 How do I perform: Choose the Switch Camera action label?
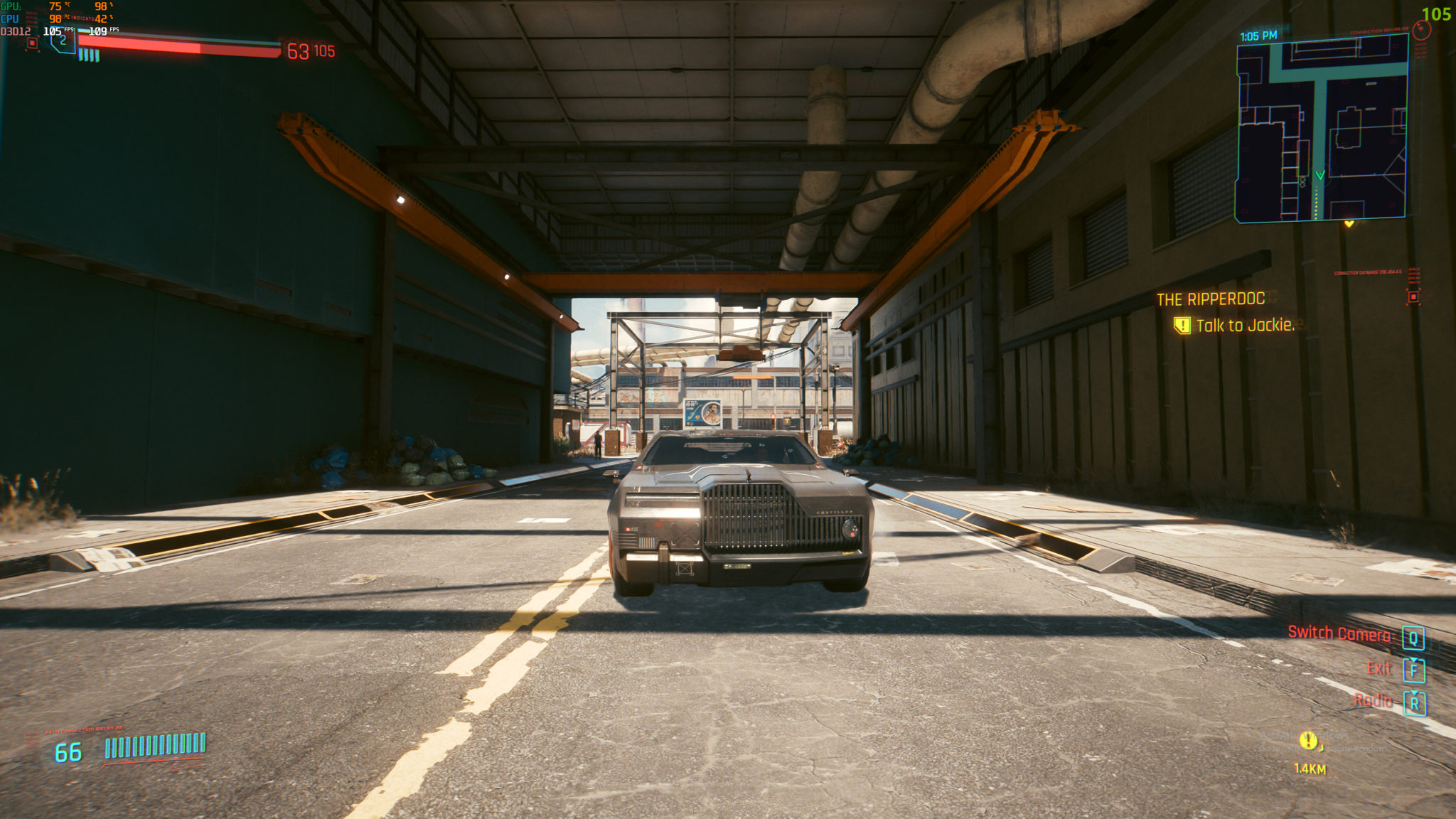pyautogui.click(x=1339, y=633)
